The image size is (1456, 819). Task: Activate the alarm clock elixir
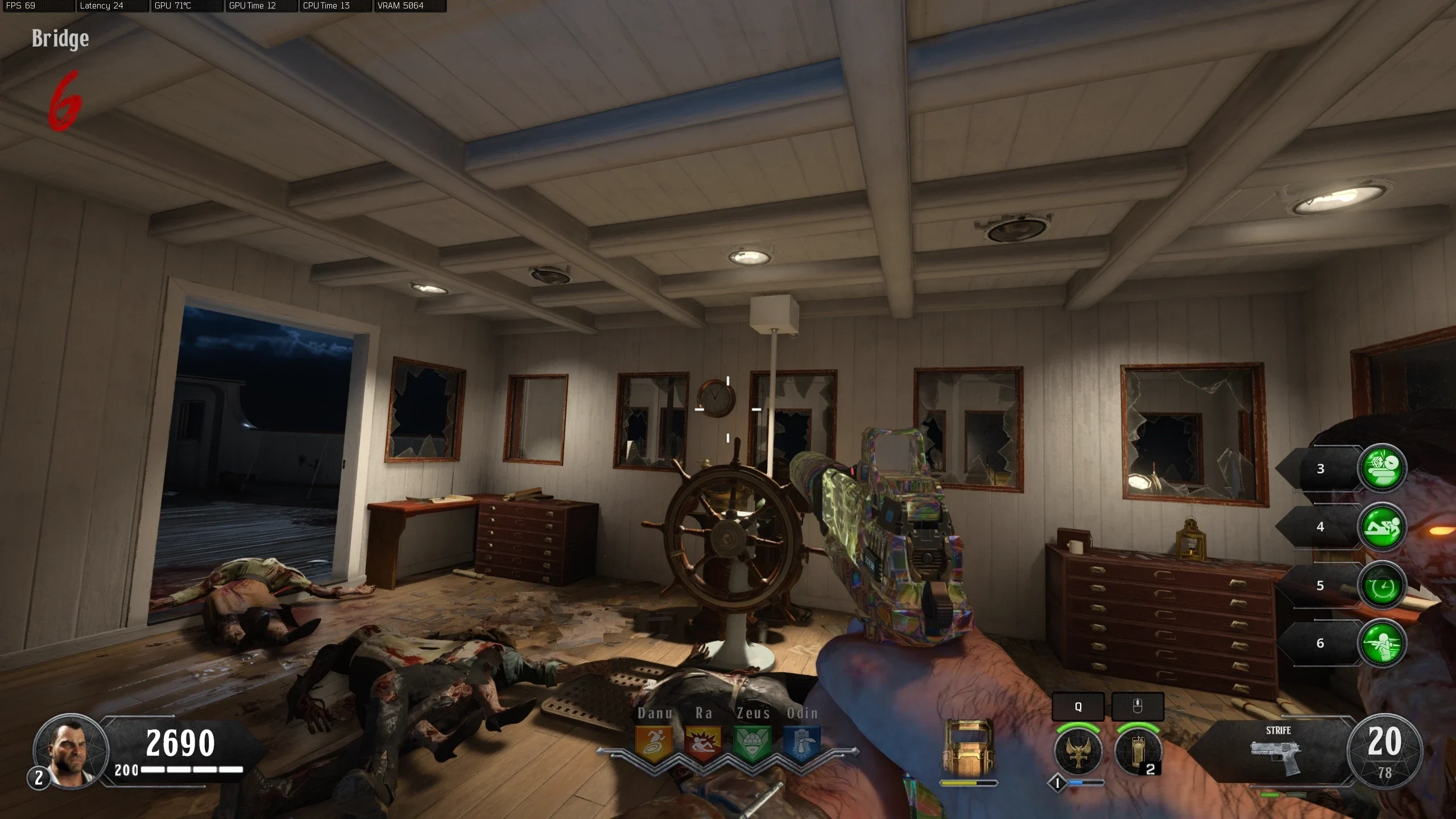coord(1382,585)
